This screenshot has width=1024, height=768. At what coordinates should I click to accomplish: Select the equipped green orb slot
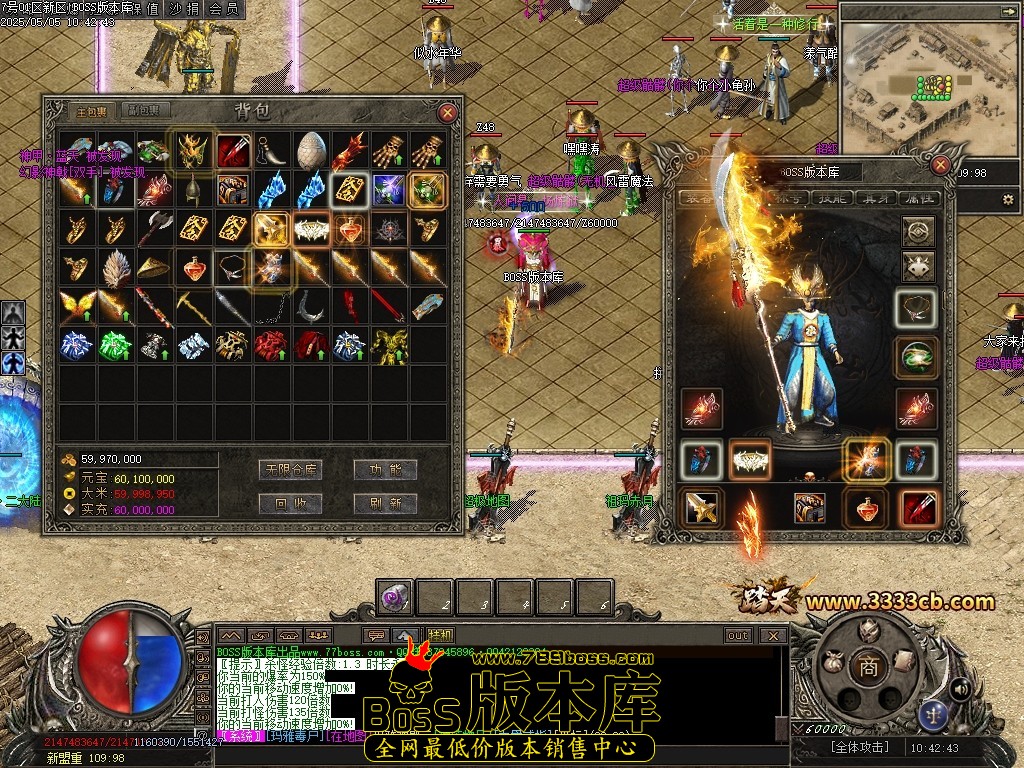[916, 358]
